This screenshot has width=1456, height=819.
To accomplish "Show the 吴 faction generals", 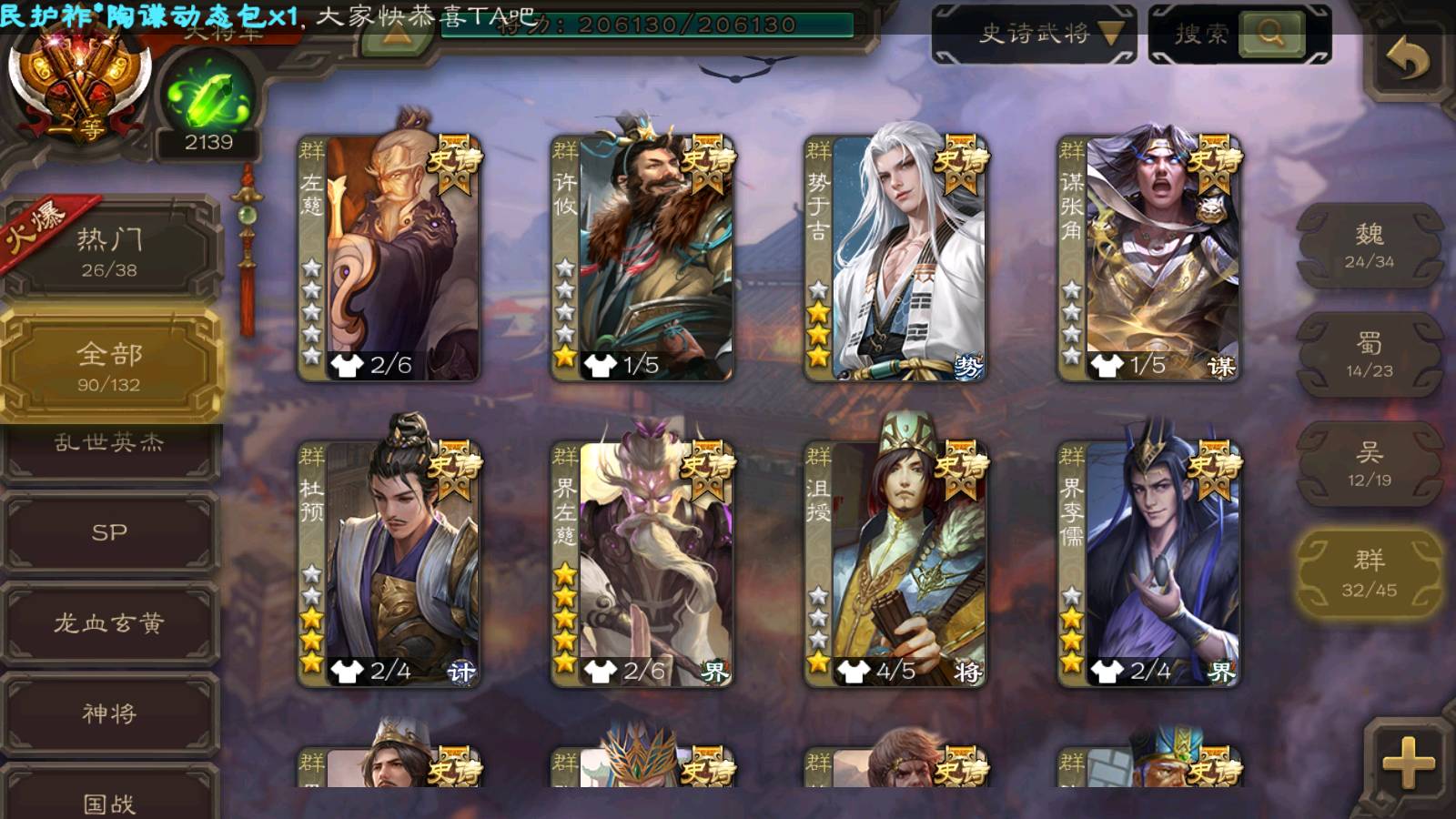I will click(x=1369, y=464).
